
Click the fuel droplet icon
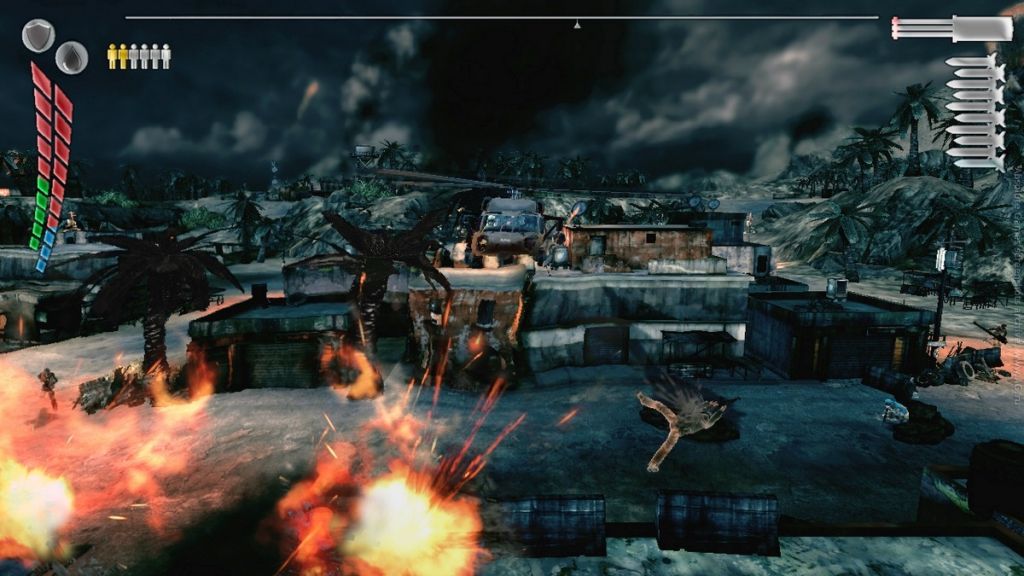(x=71, y=57)
